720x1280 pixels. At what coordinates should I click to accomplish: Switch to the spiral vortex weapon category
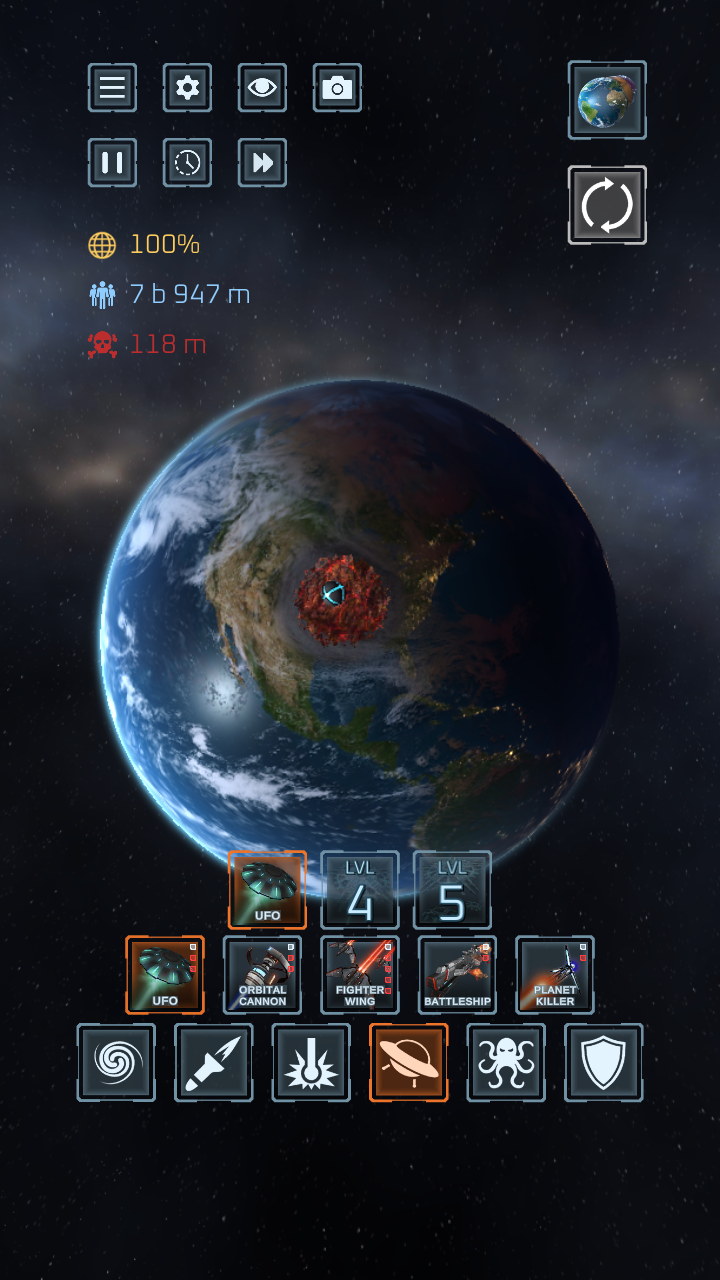(x=116, y=1062)
